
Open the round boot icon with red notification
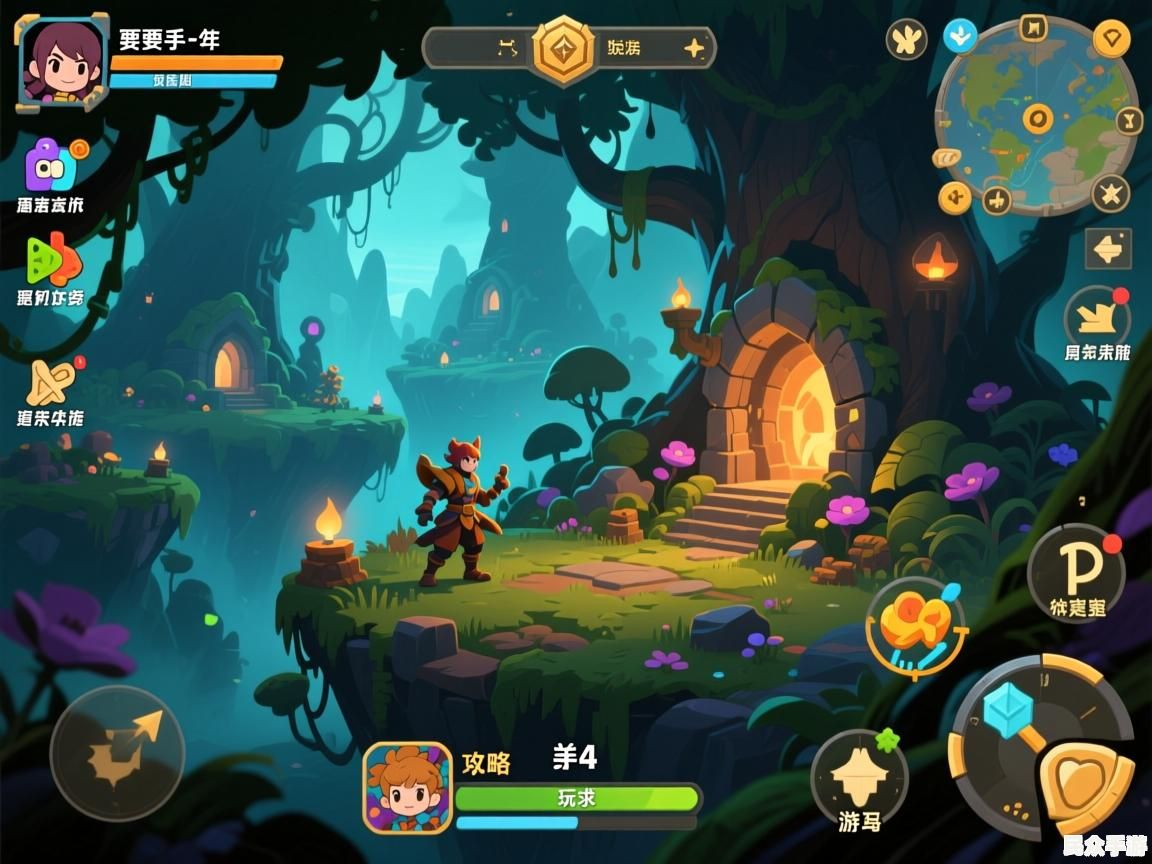click(1096, 318)
